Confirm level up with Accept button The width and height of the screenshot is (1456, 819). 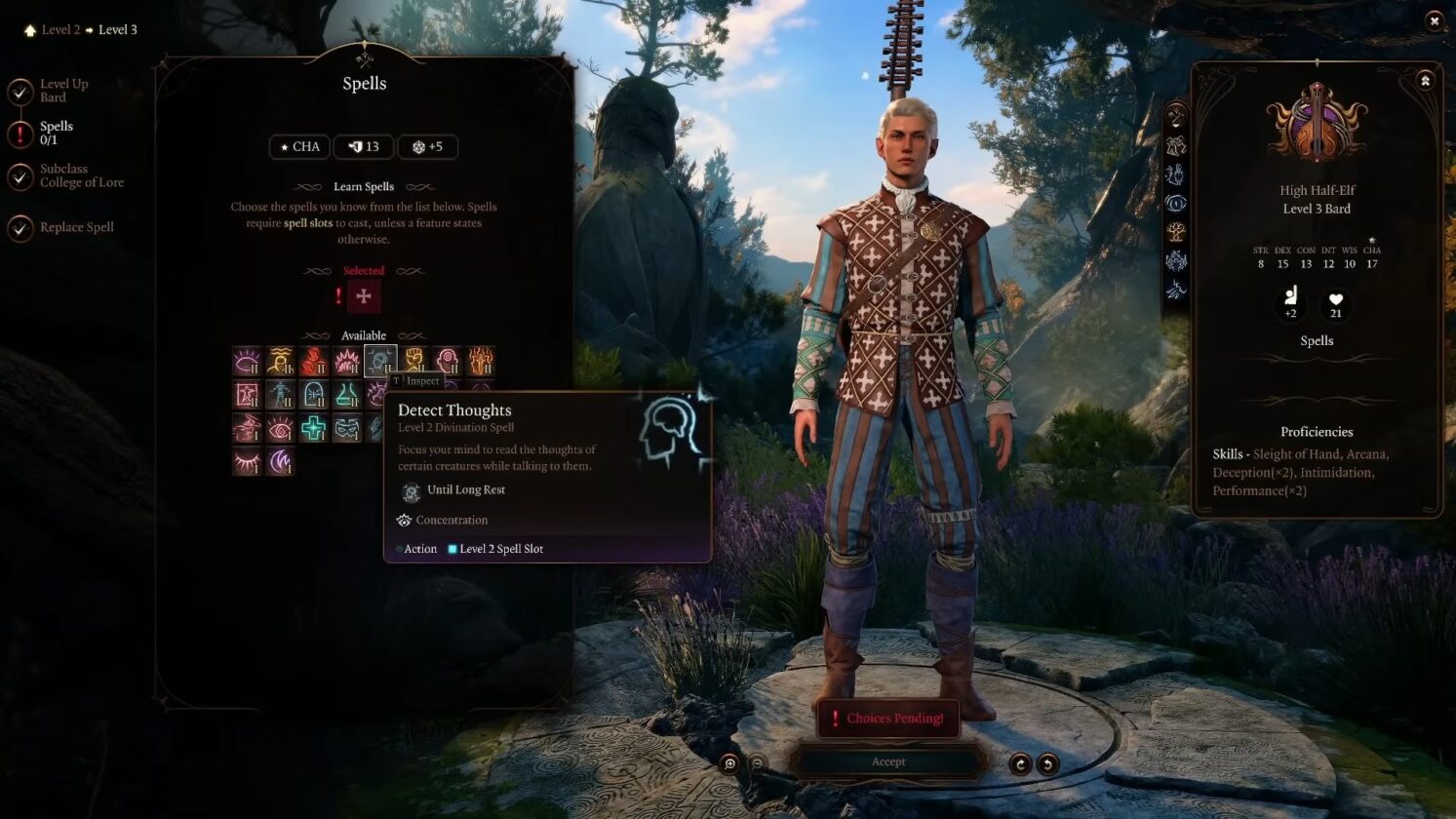coord(887,761)
